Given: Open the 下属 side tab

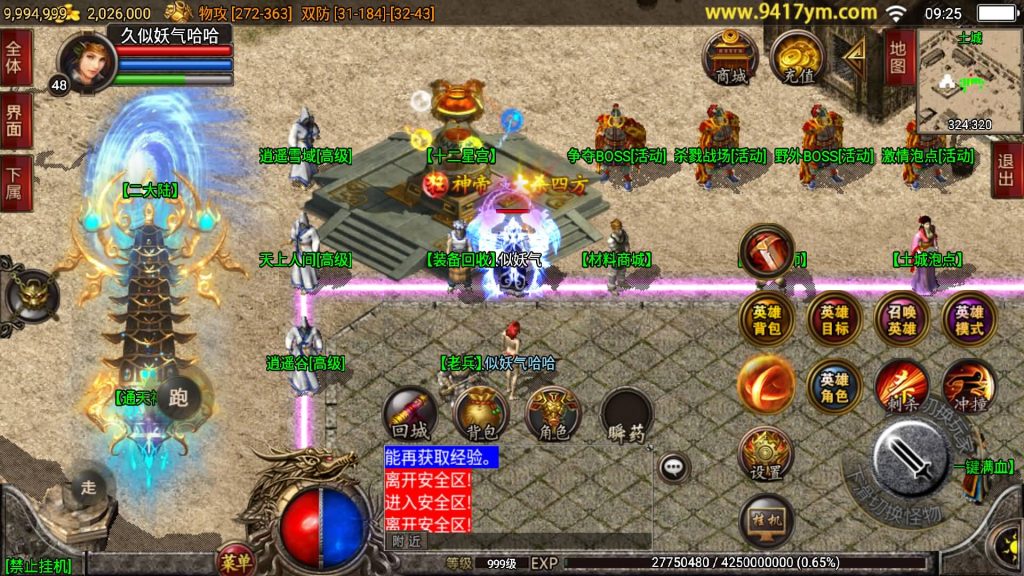Looking at the screenshot, I should click(15, 182).
